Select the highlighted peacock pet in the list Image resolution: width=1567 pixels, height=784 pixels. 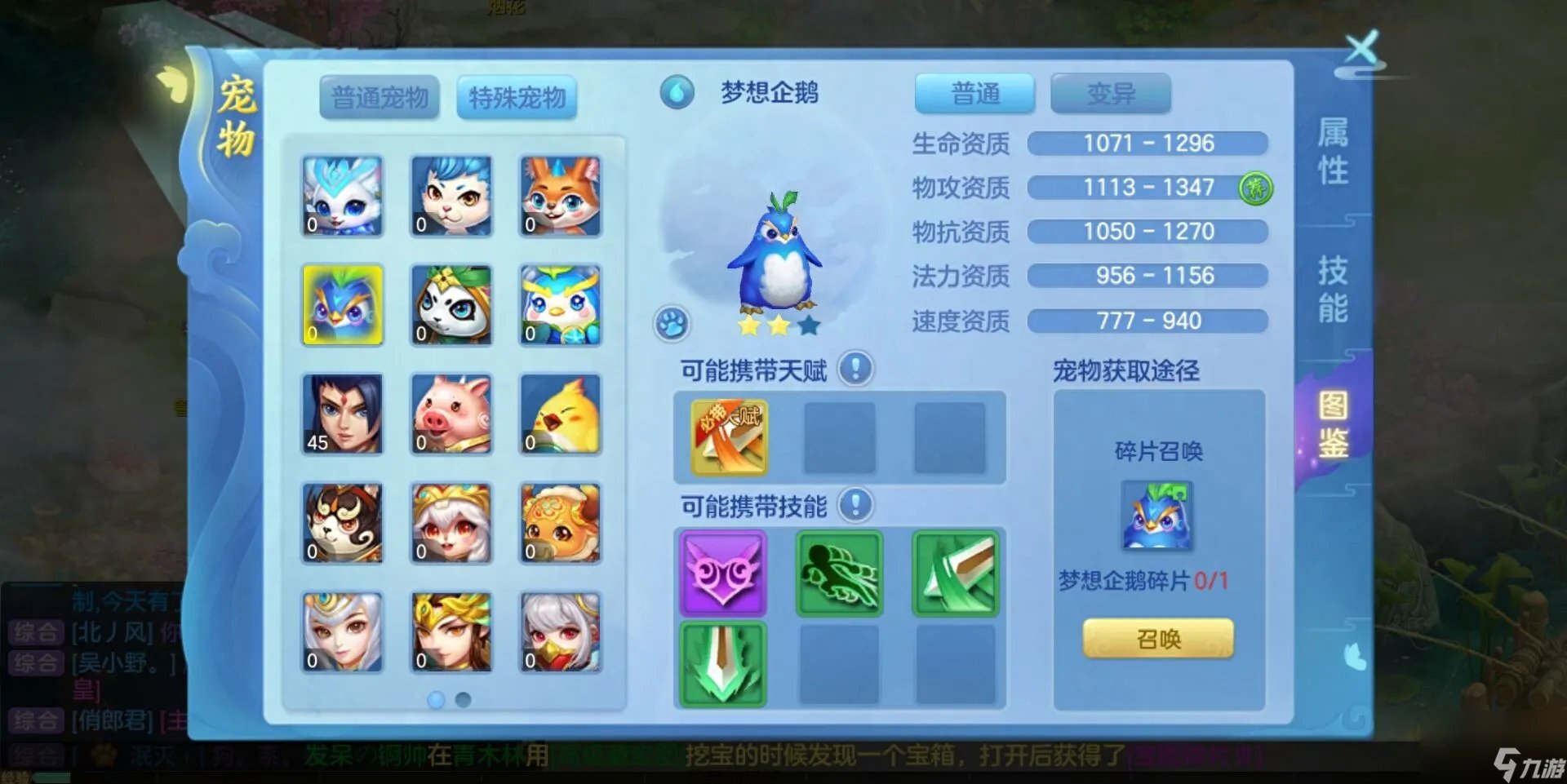click(342, 304)
